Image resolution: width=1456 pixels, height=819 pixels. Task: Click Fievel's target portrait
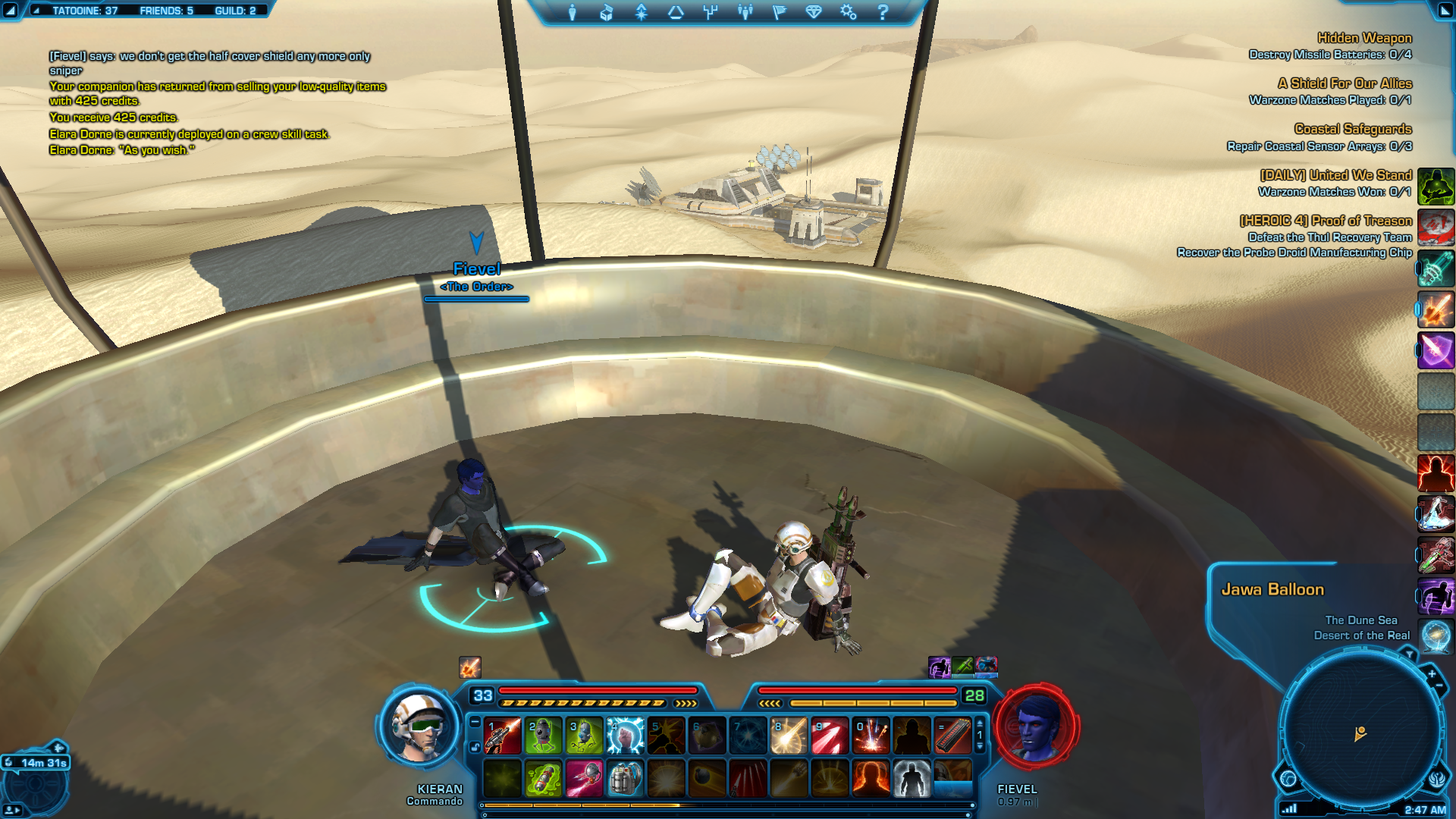click(1036, 726)
